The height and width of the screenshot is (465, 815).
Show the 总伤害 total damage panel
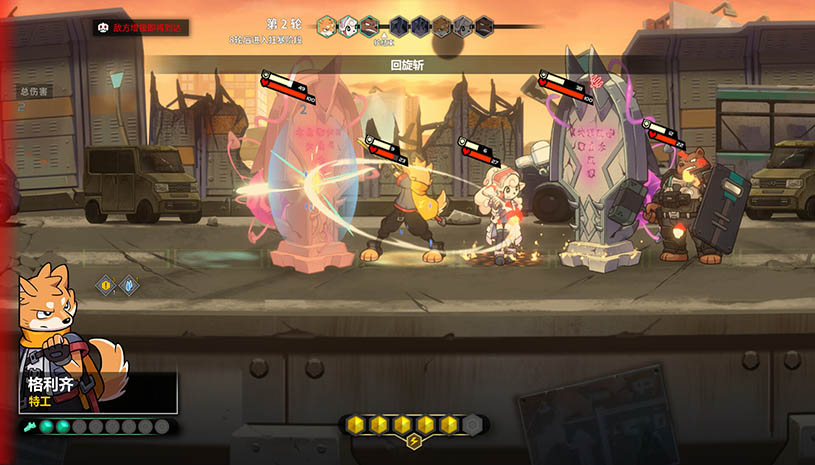pyautogui.click(x=33, y=92)
